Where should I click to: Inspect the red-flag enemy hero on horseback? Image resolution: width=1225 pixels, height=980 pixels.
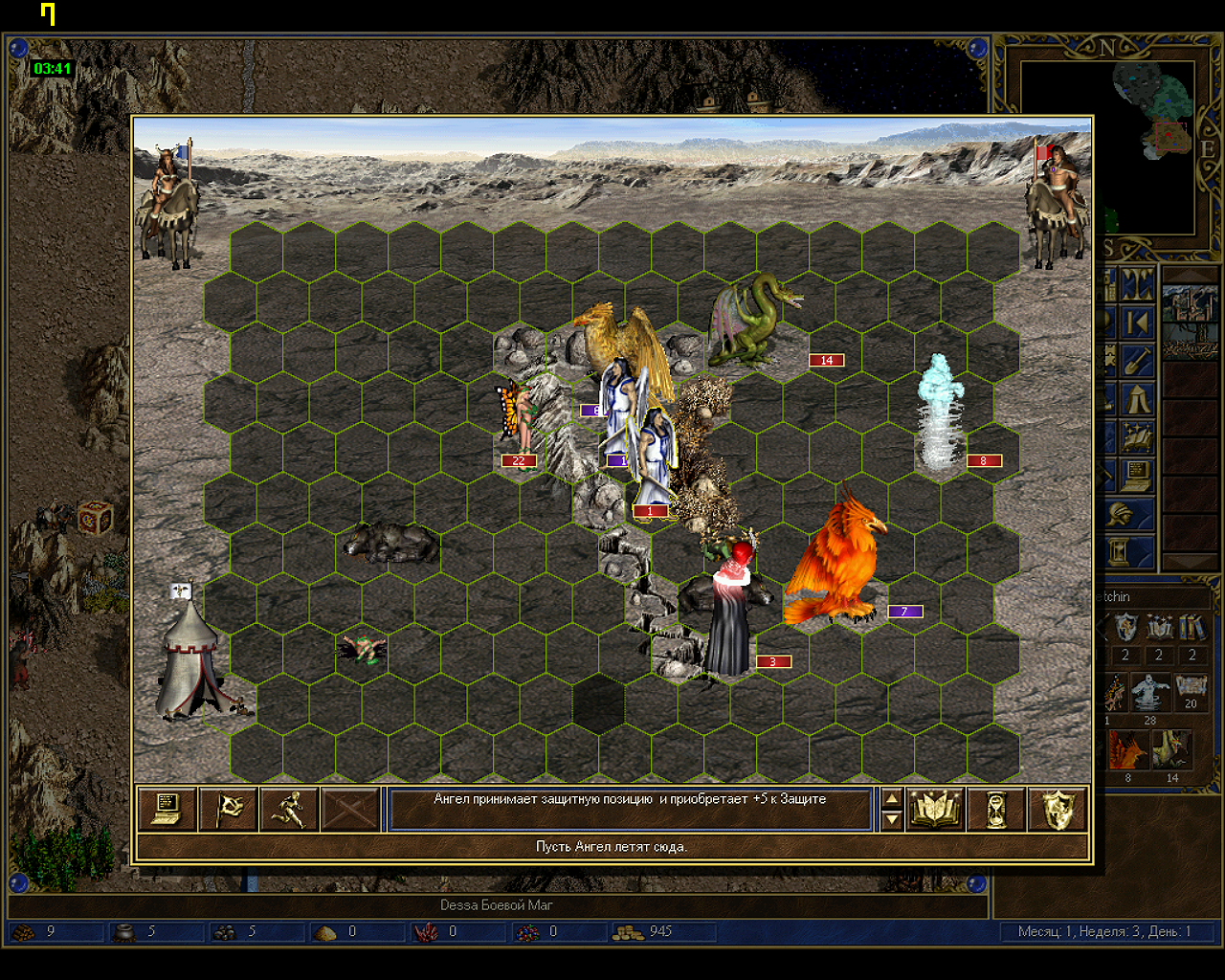1056,204
